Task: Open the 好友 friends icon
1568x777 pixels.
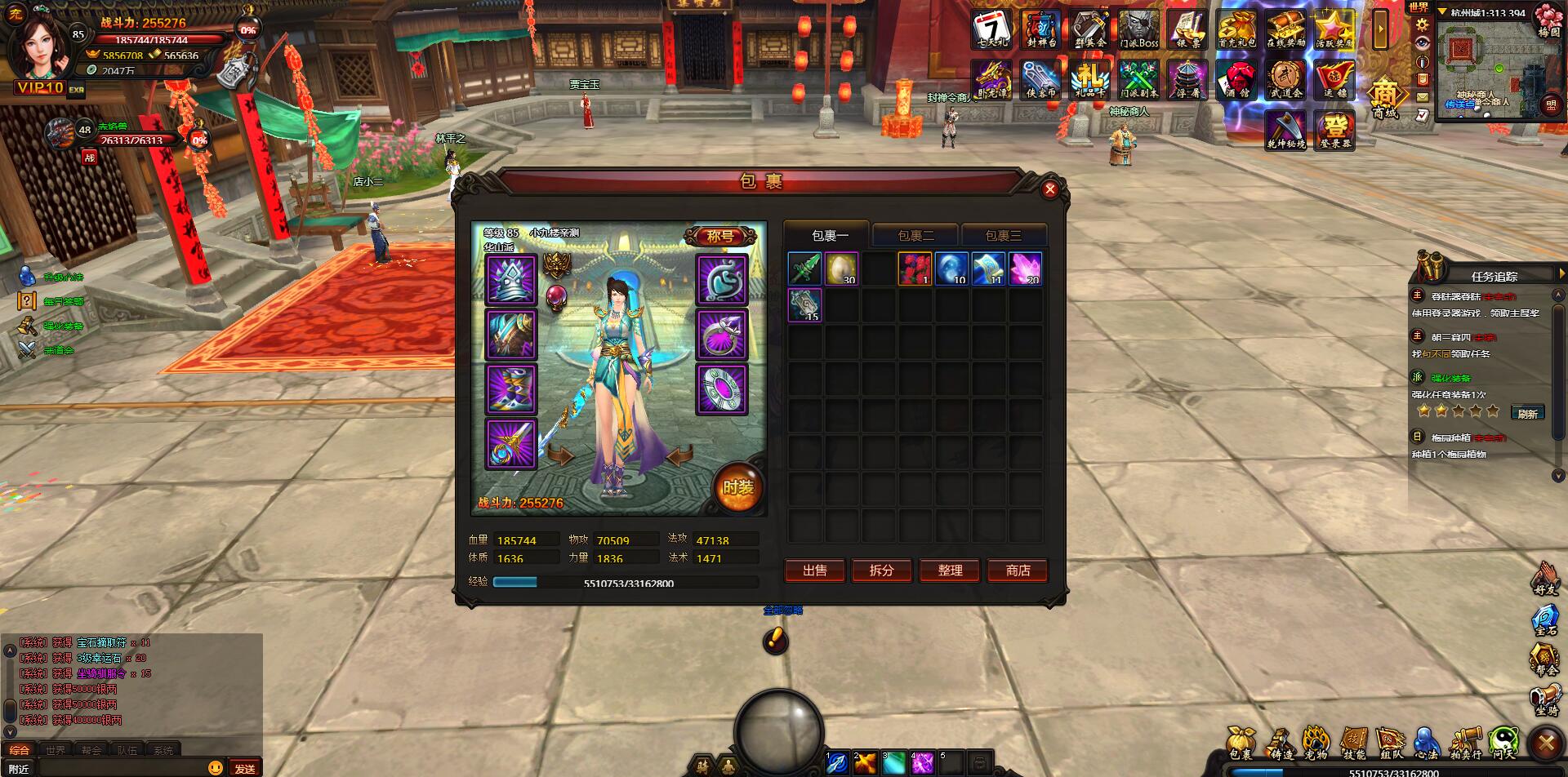Action: [1545, 578]
